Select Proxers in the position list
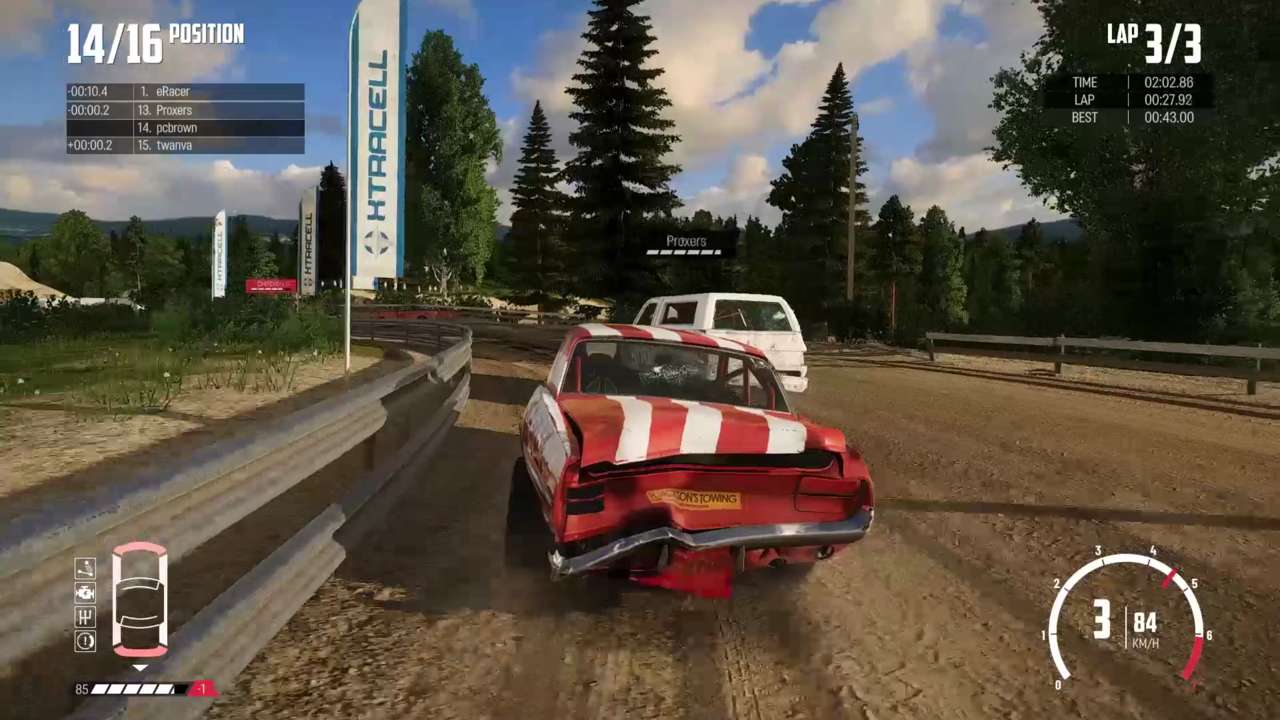Viewport: 1280px width, 720px height. 185,110
